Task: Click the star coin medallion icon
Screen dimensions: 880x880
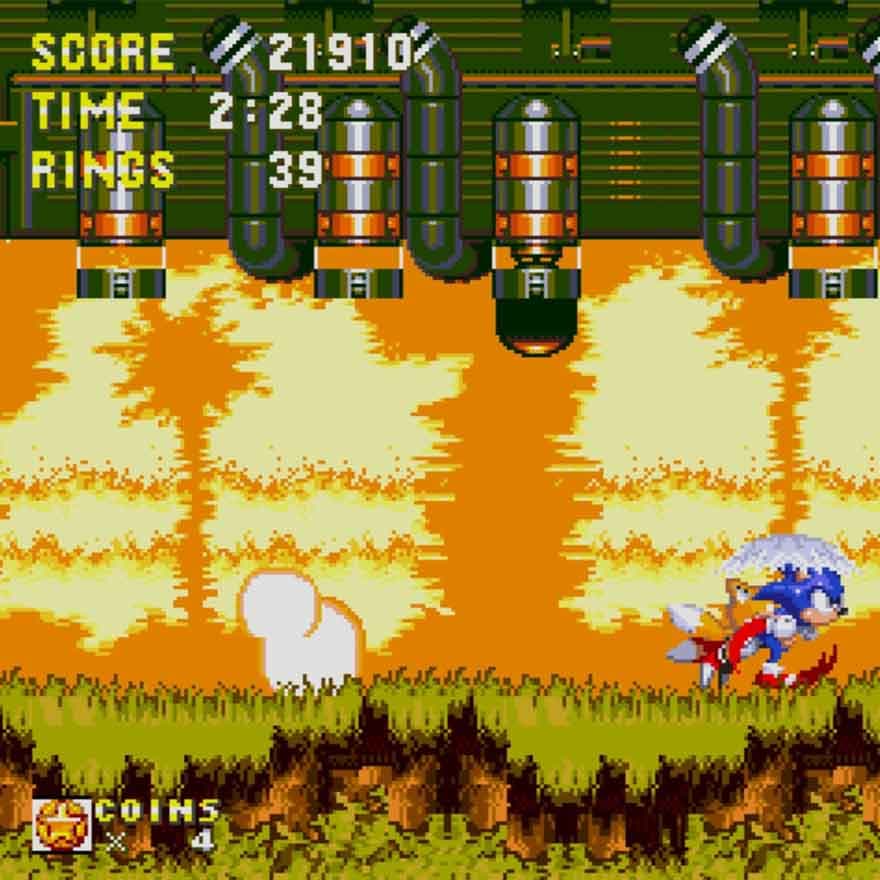Action: pos(61,824)
